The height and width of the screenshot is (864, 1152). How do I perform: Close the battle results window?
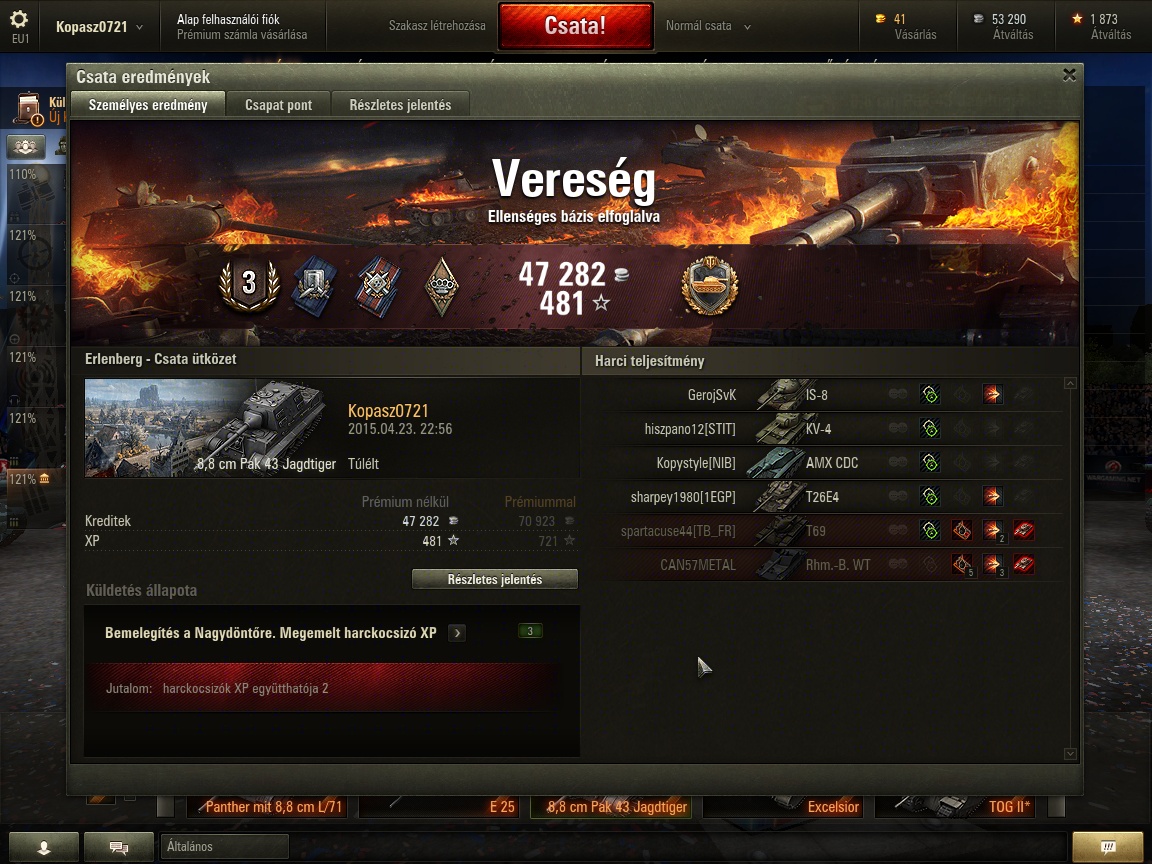tap(1069, 75)
